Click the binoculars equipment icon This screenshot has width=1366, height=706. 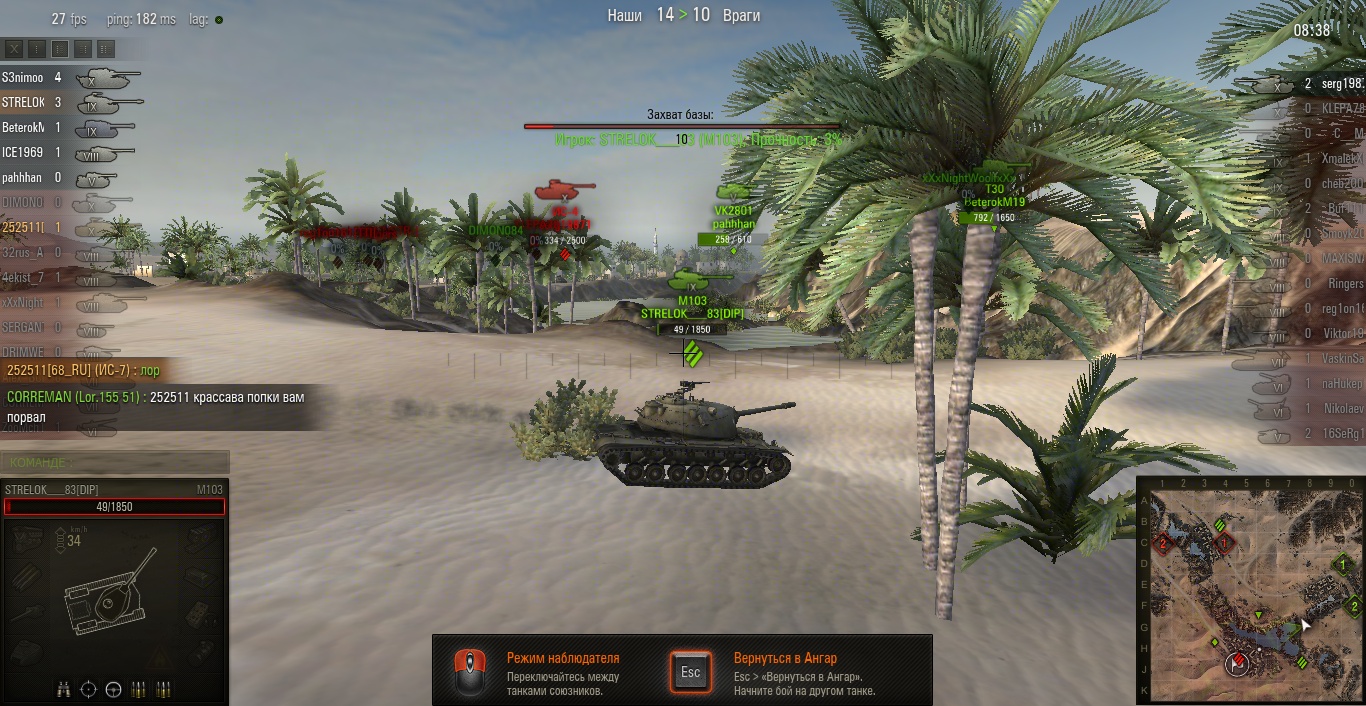click(x=64, y=689)
